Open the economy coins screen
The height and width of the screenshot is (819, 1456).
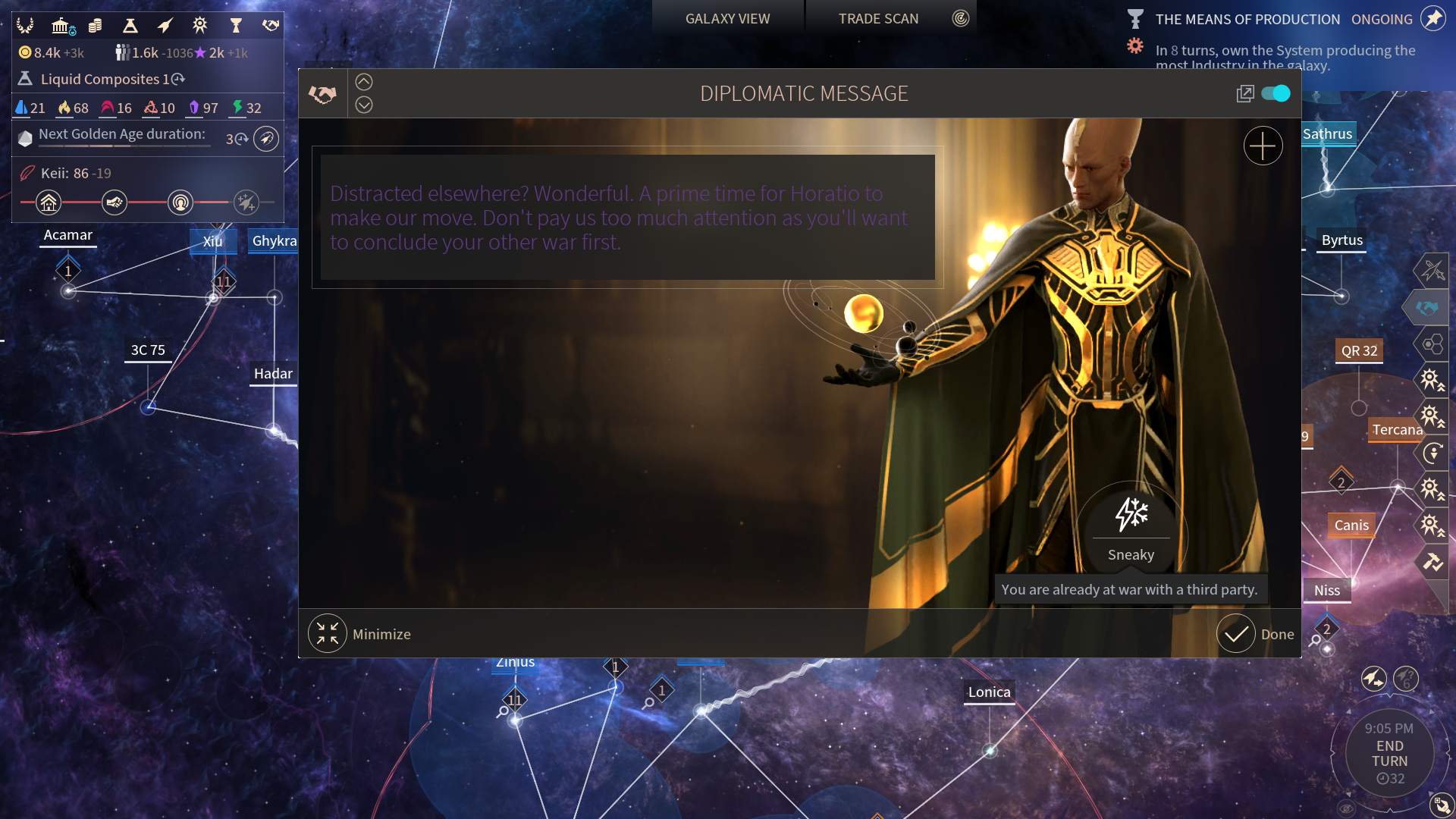click(x=95, y=26)
